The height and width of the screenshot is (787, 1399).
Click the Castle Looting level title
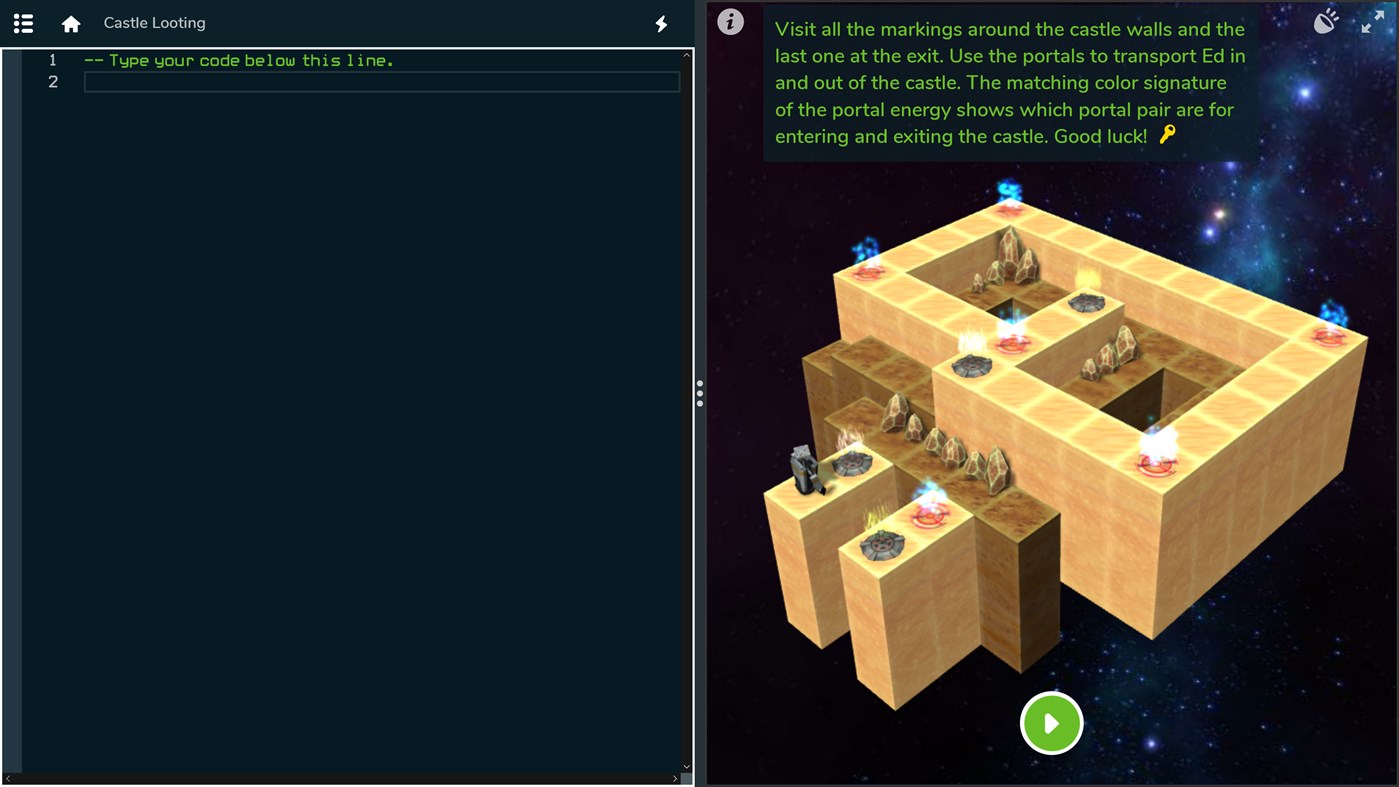pyautogui.click(x=154, y=22)
